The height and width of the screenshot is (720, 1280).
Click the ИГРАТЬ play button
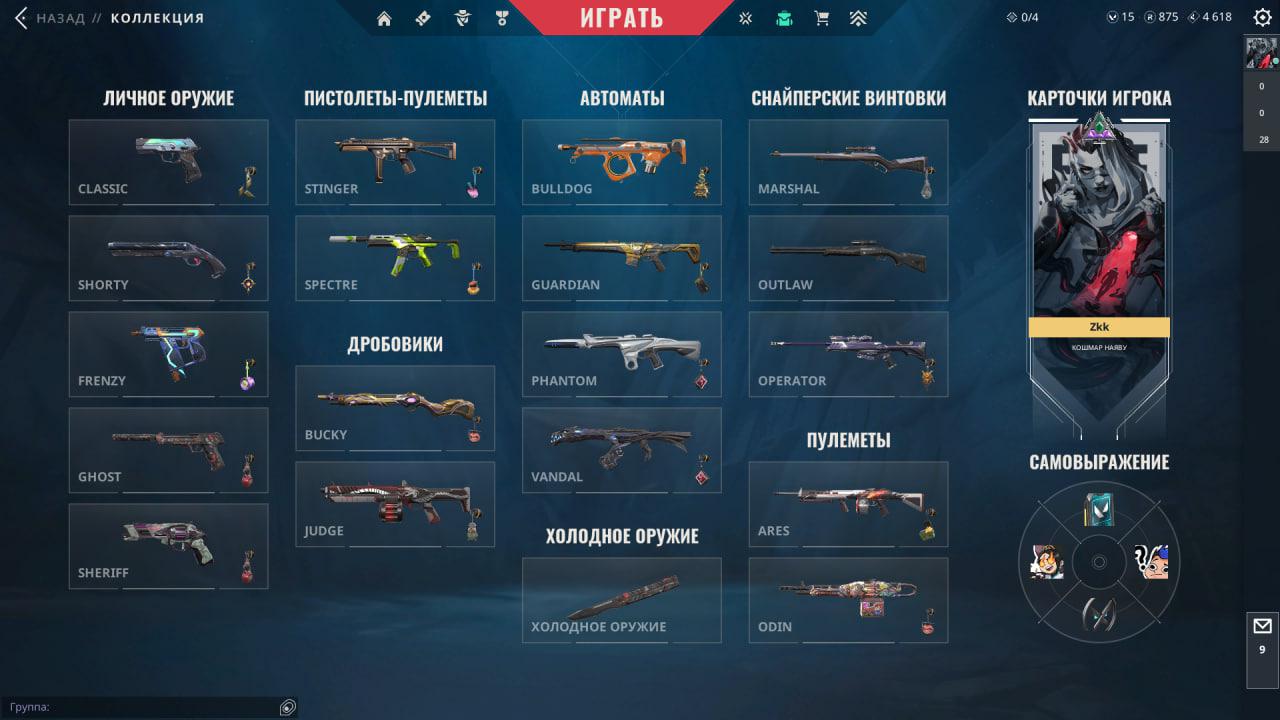tap(621, 18)
